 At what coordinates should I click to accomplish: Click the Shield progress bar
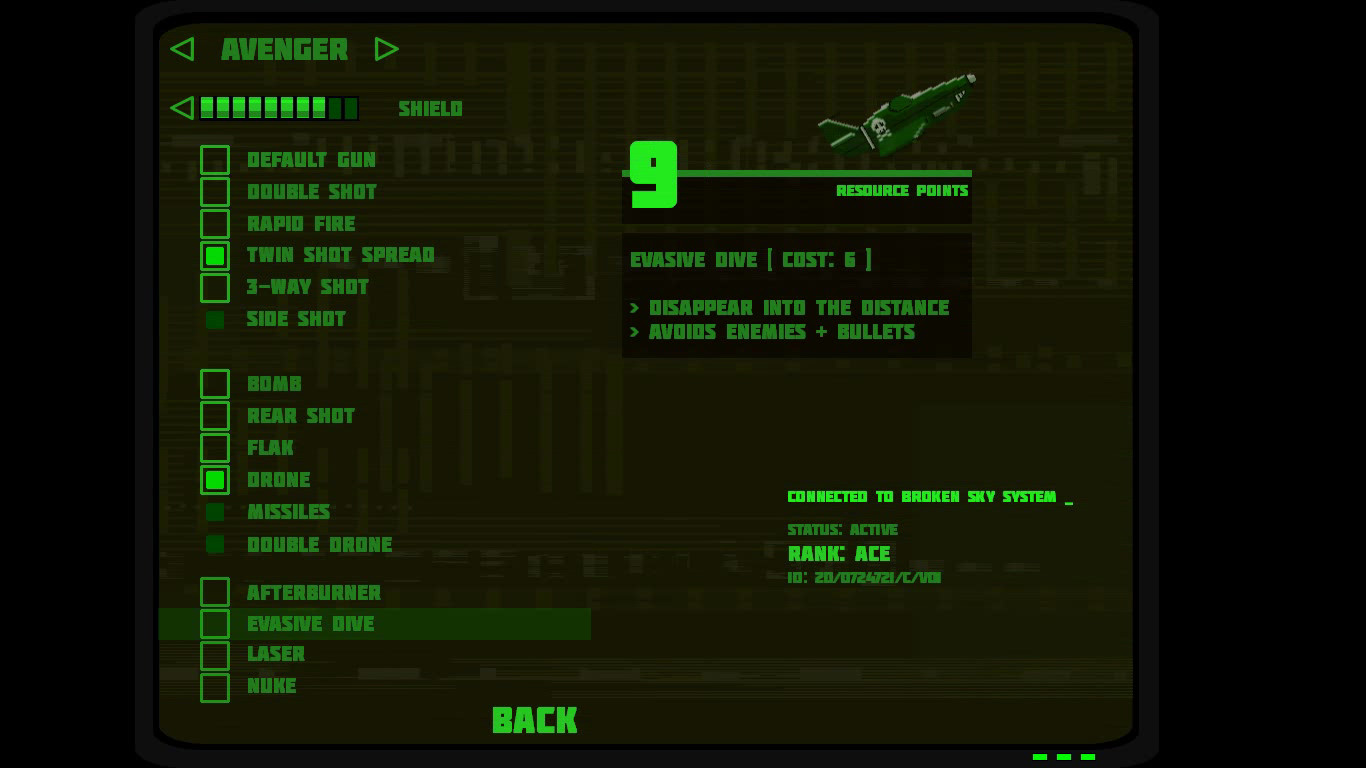pyautogui.click(x=278, y=108)
